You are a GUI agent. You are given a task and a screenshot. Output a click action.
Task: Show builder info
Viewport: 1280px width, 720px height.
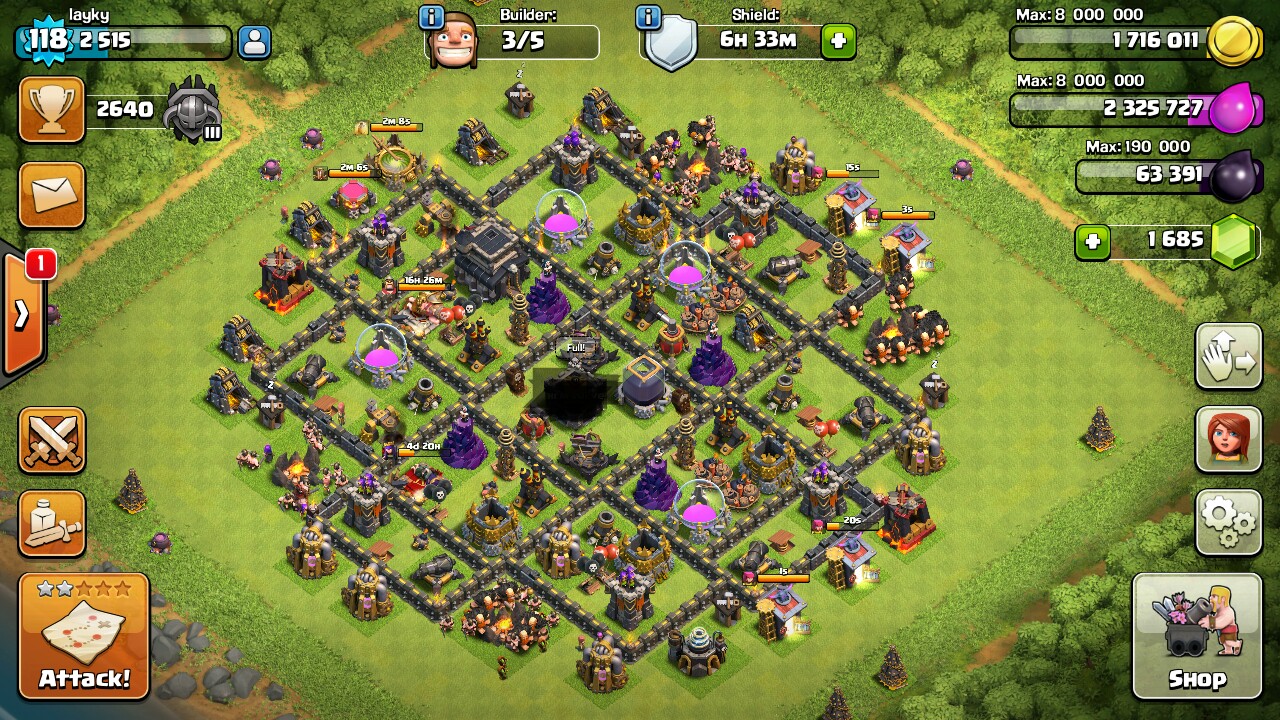pyautogui.click(x=431, y=17)
